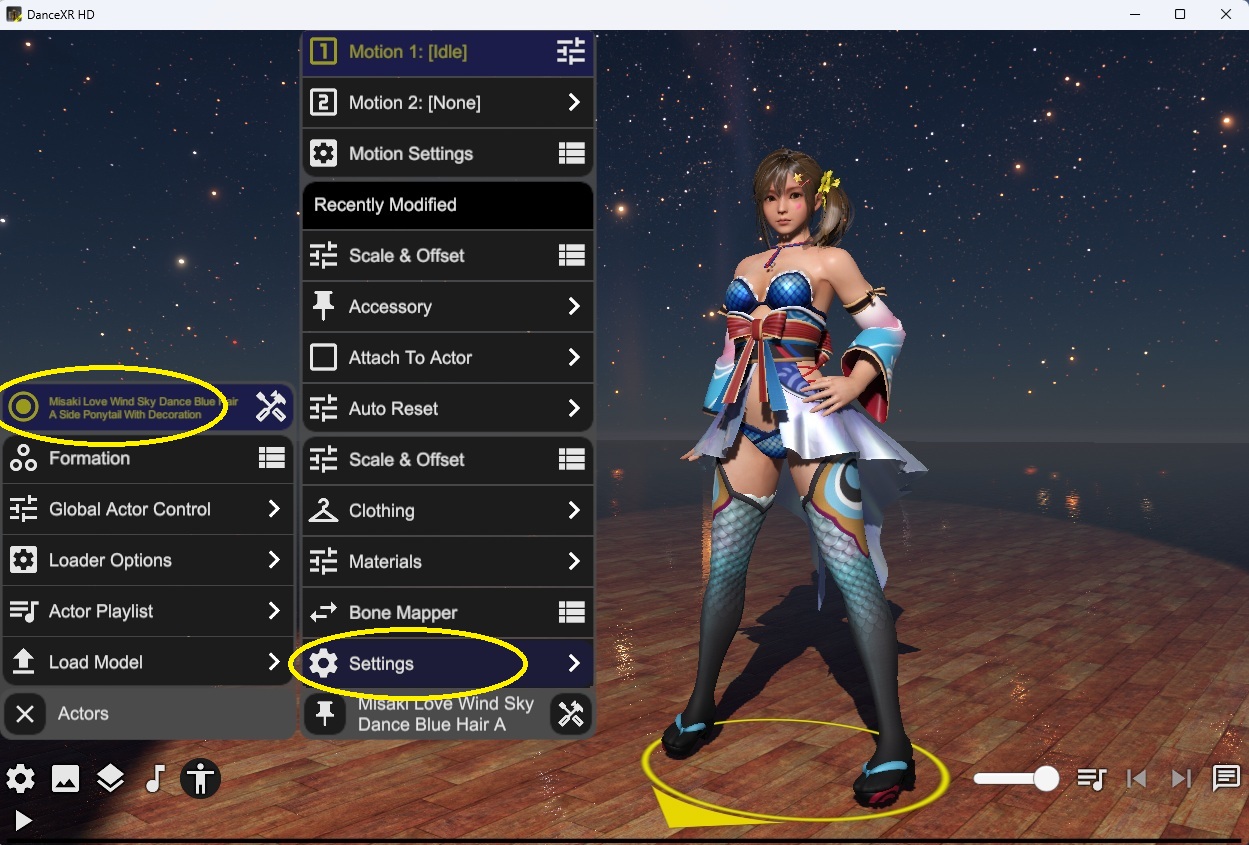
Task: Click the gear icon in the bottom toolbar
Action: (x=20, y=779)
